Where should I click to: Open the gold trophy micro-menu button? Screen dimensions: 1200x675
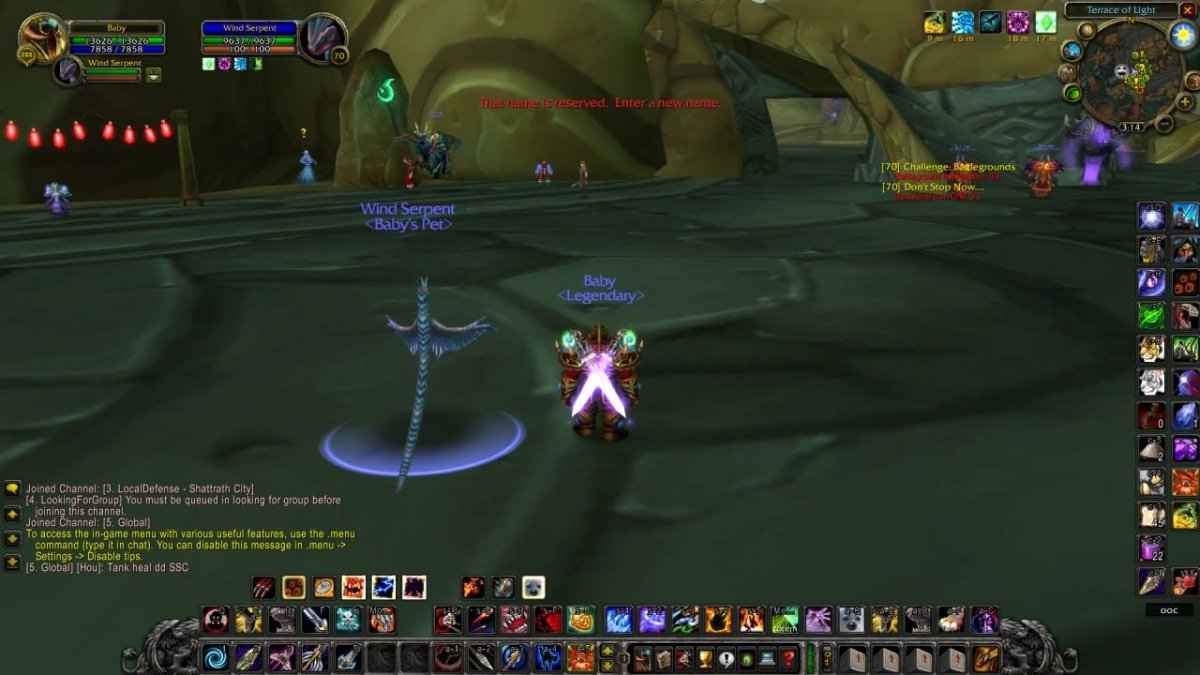pos(704,658)
